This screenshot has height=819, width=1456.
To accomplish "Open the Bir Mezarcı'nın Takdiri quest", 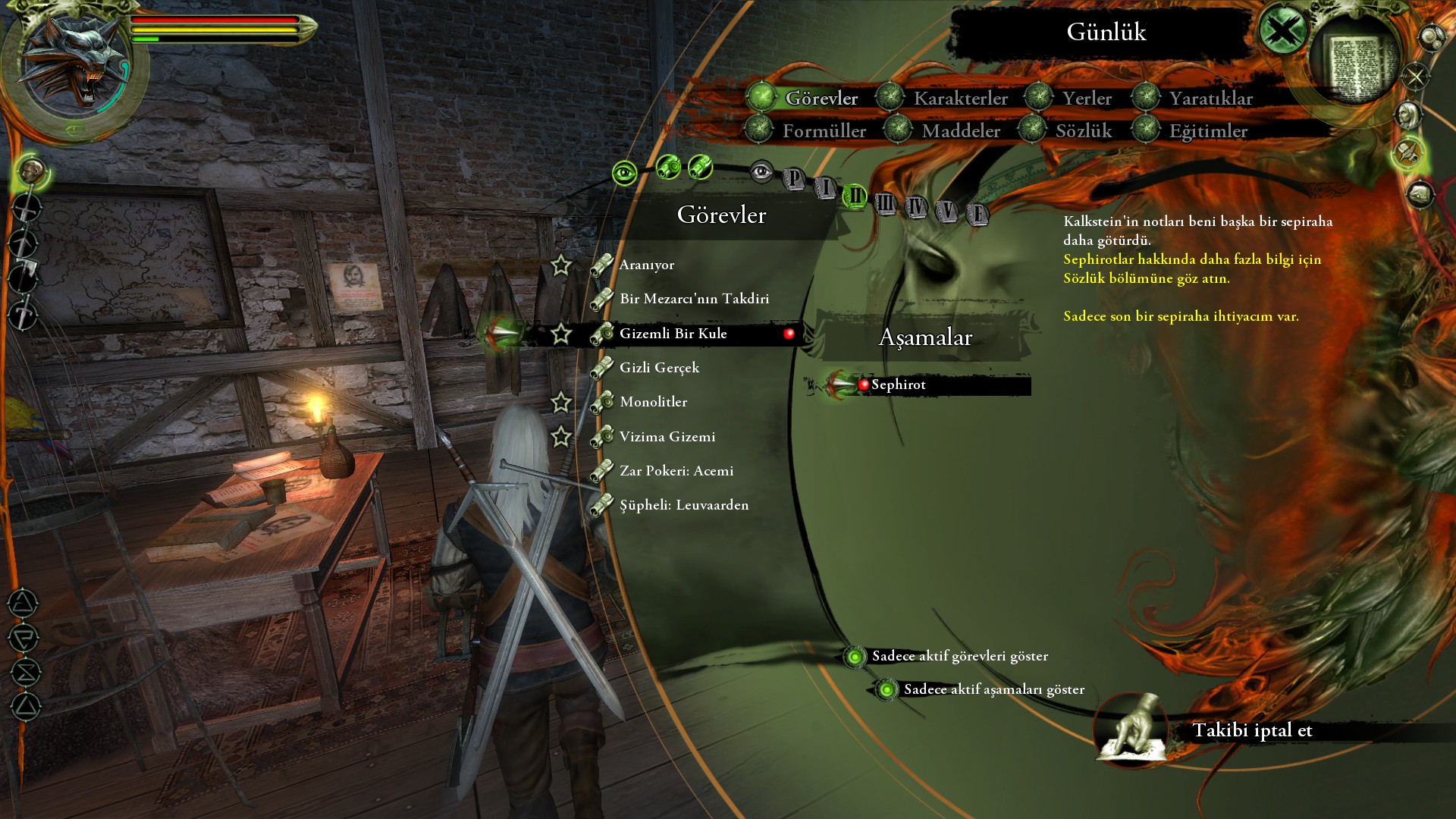I will (x=694, y=299).
